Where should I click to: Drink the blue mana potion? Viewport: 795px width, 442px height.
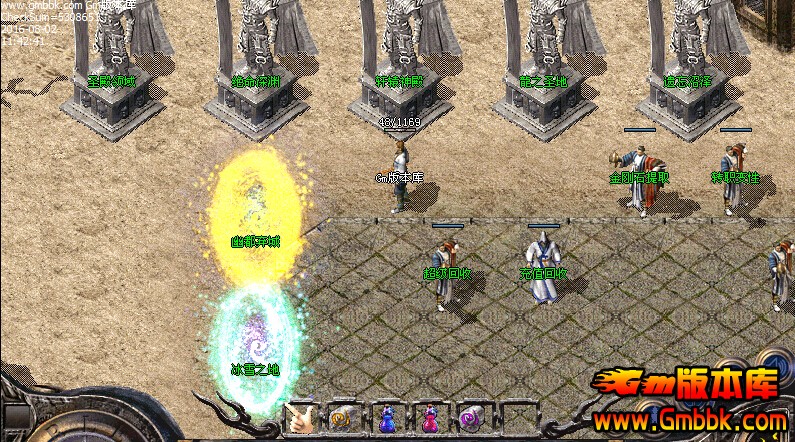[x=387, y=418]
